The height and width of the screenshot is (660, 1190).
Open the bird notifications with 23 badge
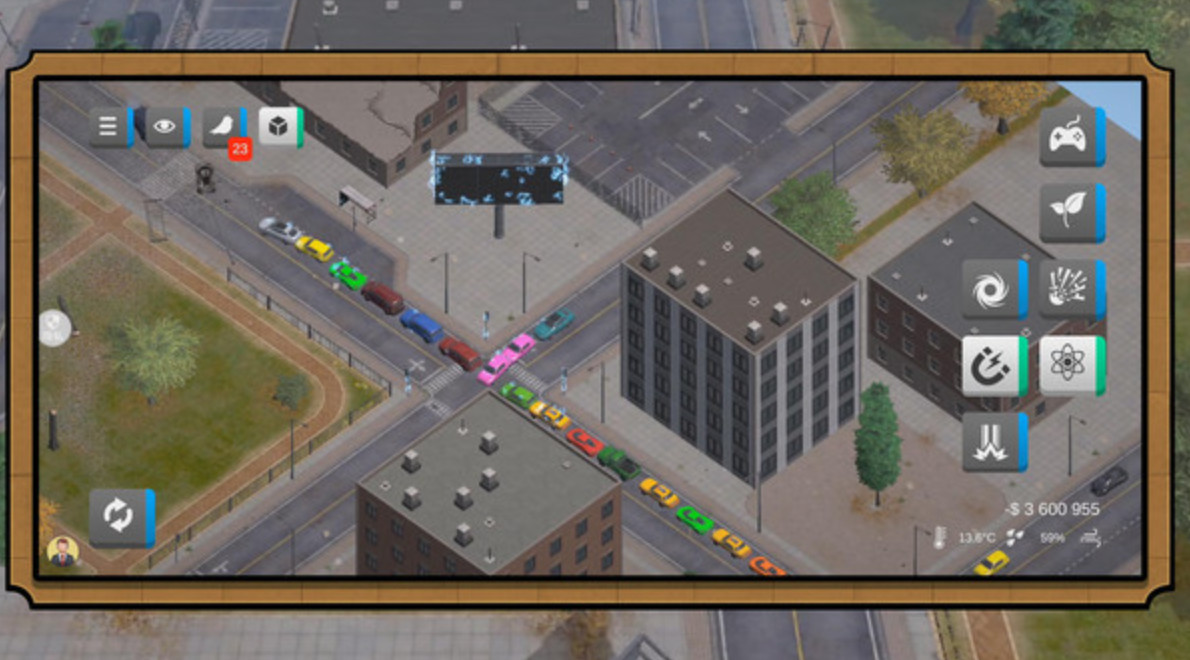(x=222, y=128)
